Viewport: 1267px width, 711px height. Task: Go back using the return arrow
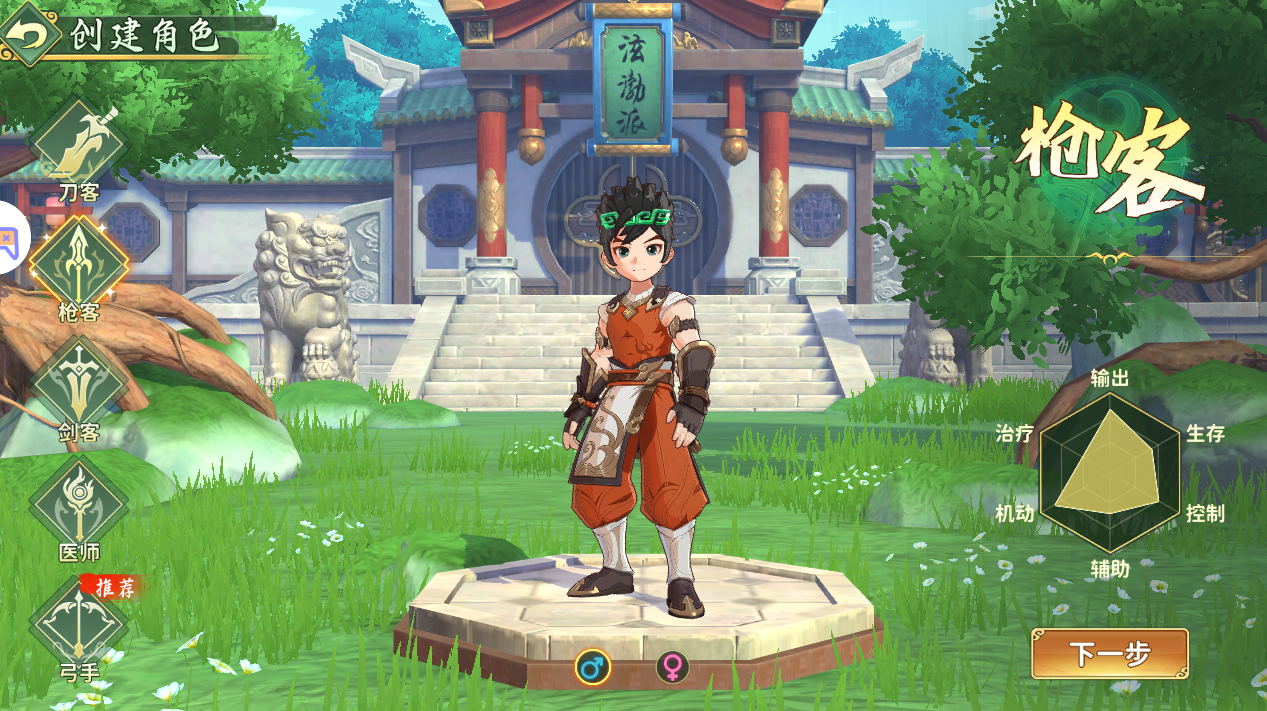click(30, 34)
